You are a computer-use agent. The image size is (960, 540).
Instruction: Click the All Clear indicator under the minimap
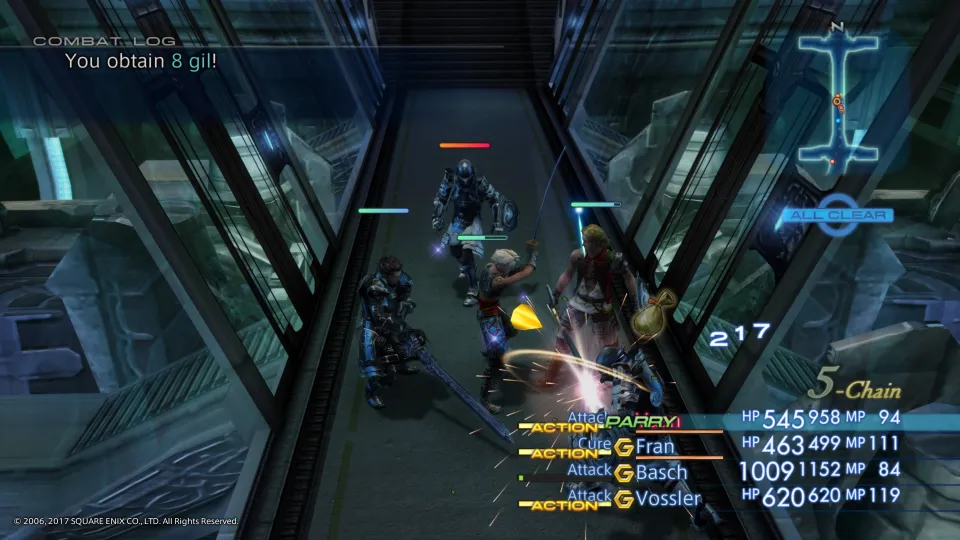(838, 215)
